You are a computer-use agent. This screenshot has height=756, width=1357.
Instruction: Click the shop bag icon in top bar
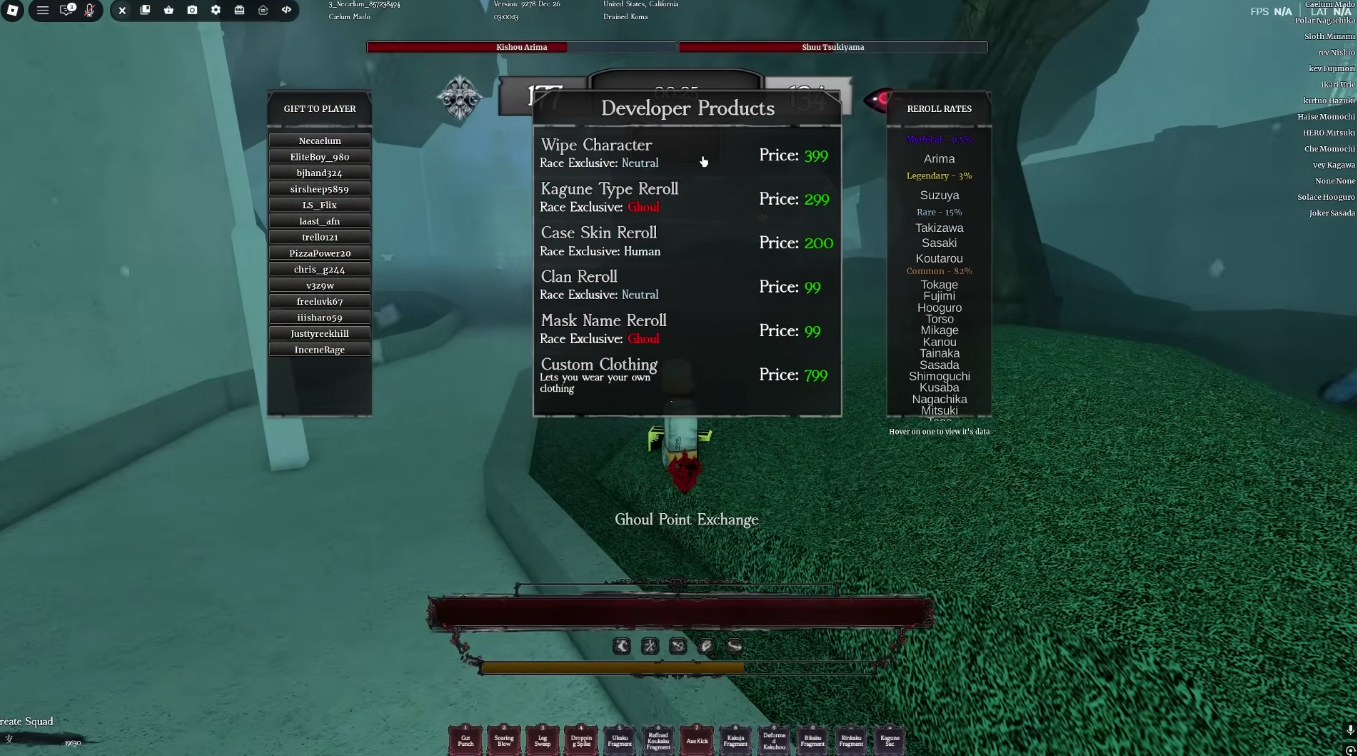point(168,11)
